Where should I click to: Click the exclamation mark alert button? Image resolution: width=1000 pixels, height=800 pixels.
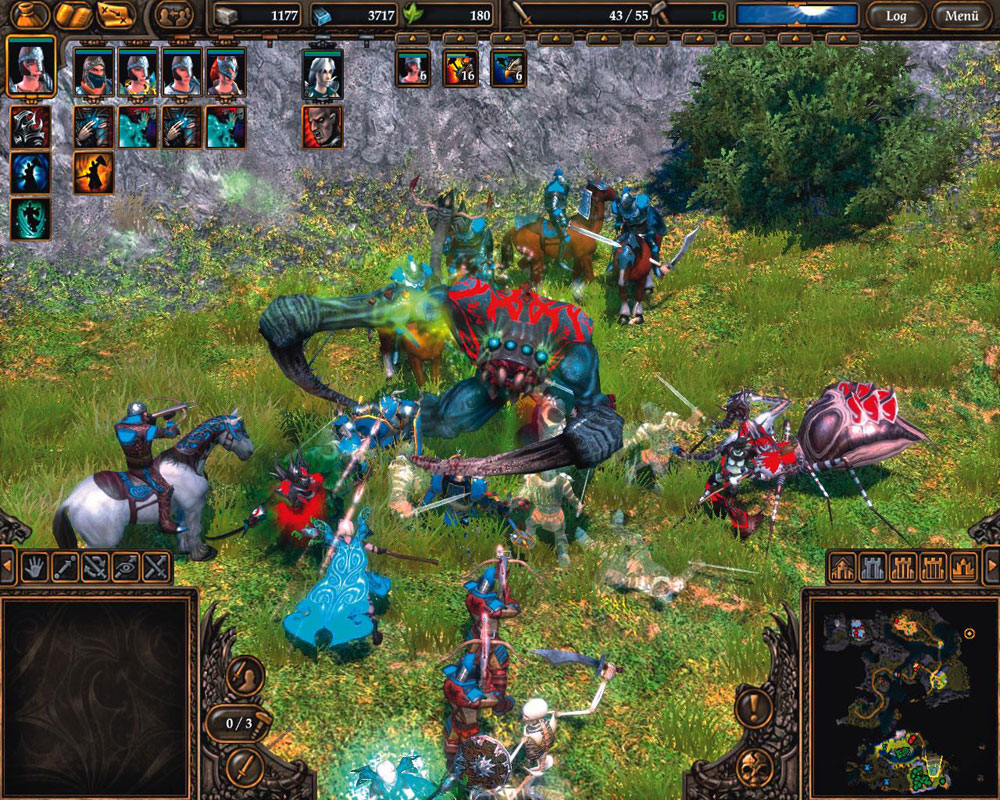[x=755, y=706]
